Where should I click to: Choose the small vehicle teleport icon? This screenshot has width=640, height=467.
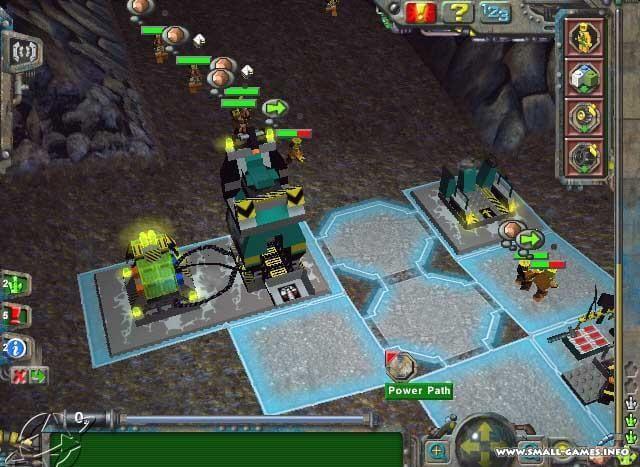coord(582,116)
